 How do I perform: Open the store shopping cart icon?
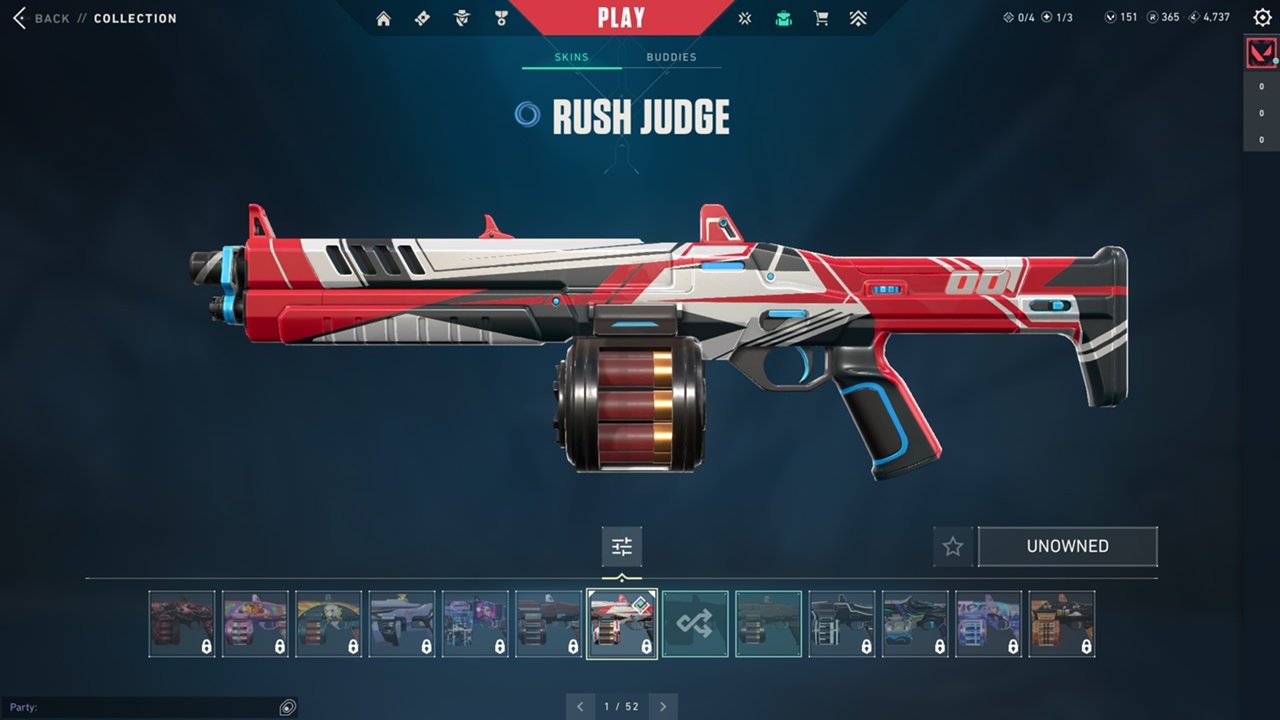tap(821, 18)
